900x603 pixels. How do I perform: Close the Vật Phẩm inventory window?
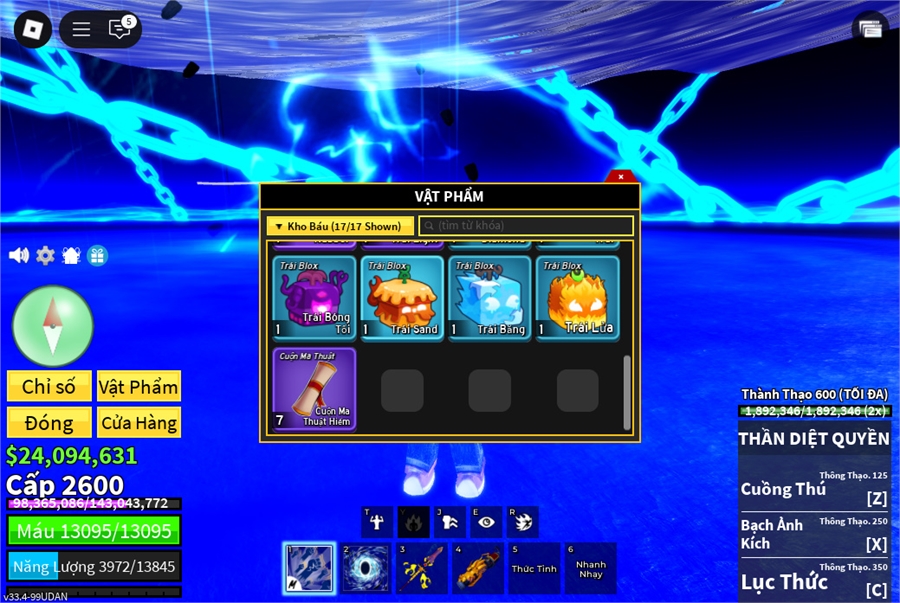(x=621, y=177)
